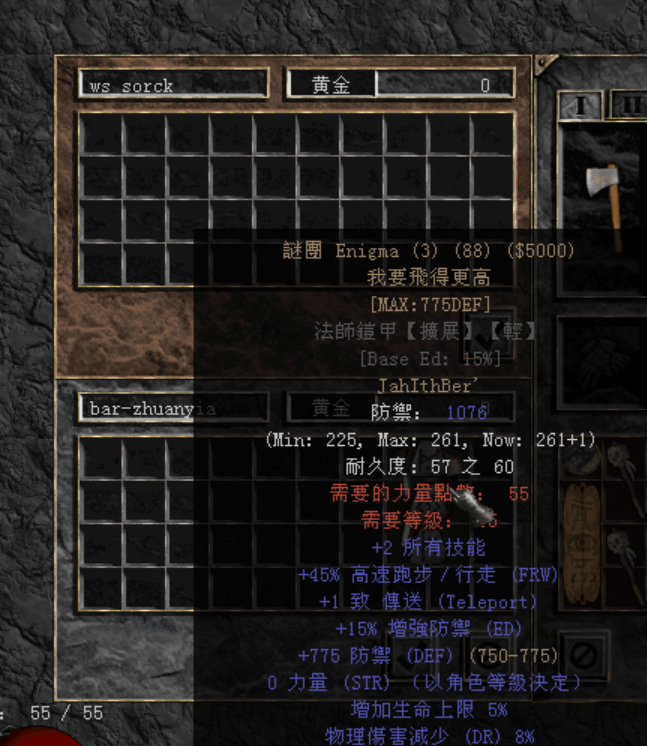Viewport: 647px width, 746px height.
Task: Click the 黃金 gold button beside bar-zhuanyia
Action: click(x=330, y=408)
